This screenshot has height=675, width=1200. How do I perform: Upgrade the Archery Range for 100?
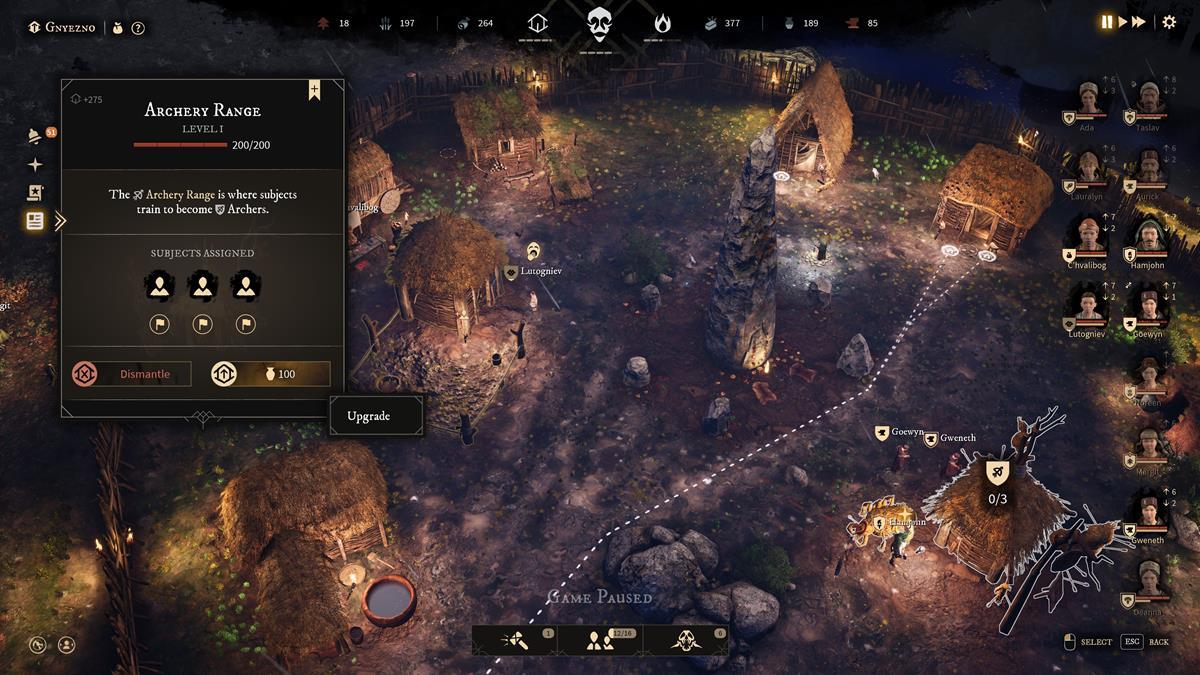(270, 374)
